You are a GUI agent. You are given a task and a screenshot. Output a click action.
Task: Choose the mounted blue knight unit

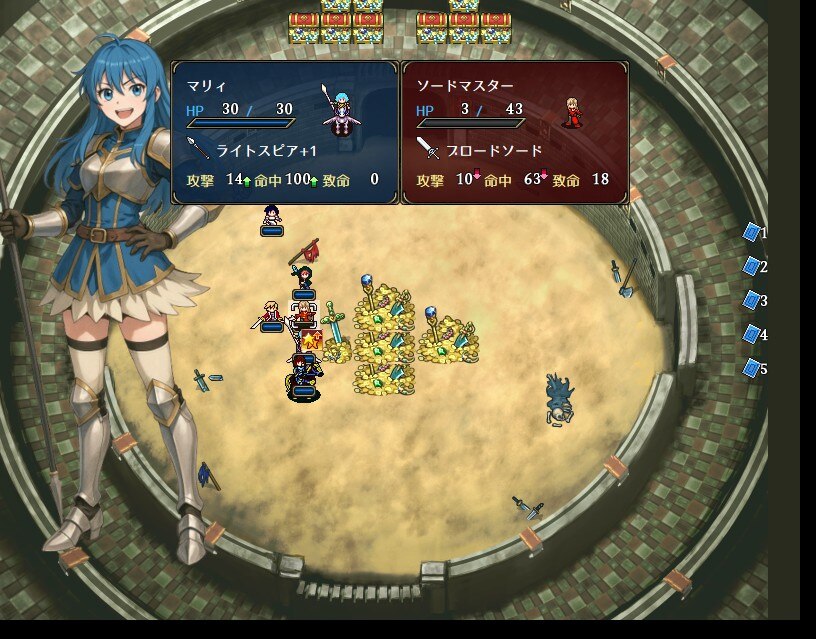303,378
